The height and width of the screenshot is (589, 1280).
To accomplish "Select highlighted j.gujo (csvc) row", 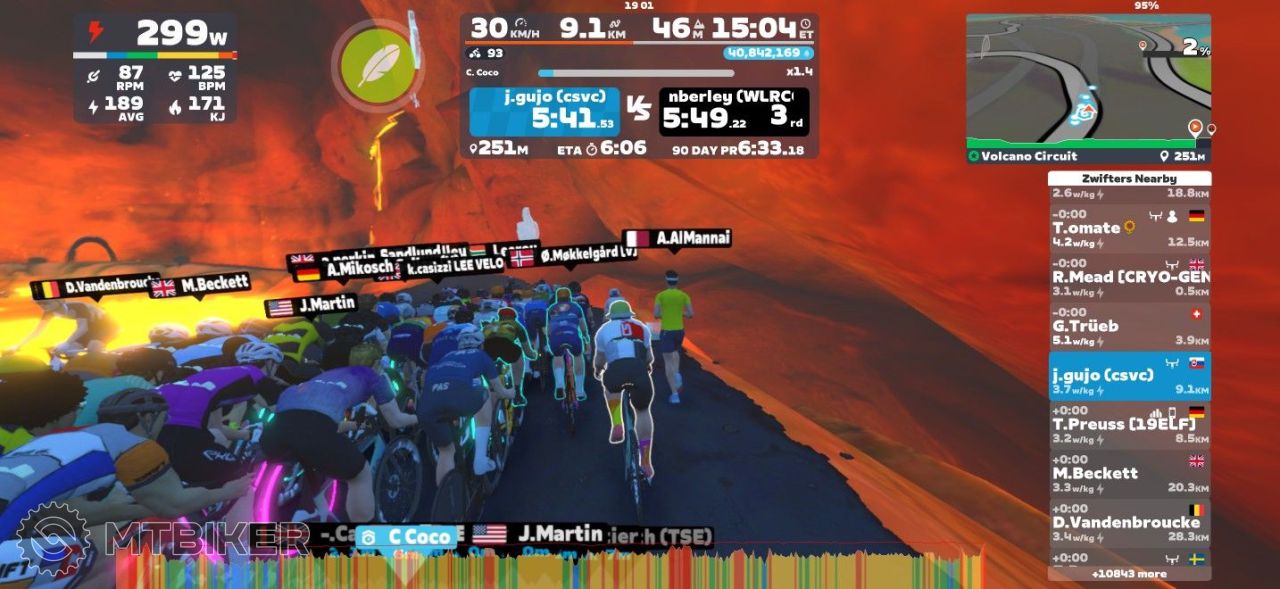I will pos(1128,375).
